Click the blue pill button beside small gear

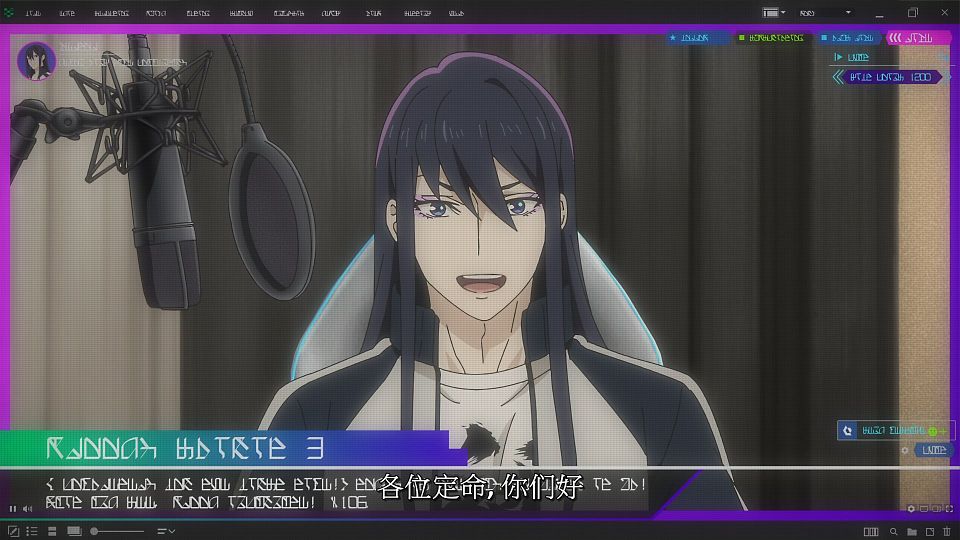pyautogui.click(x=934, y=451)
